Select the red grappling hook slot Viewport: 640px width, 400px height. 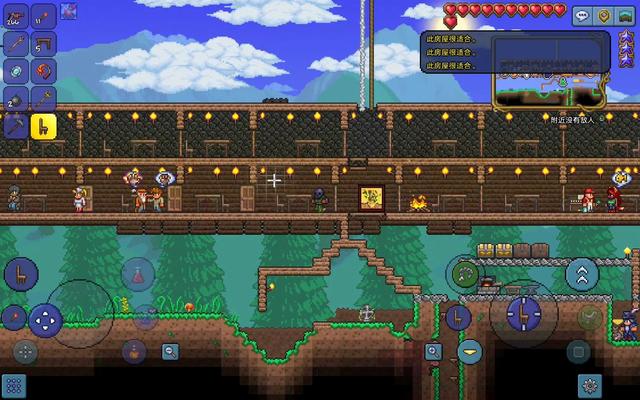[43, 70]
